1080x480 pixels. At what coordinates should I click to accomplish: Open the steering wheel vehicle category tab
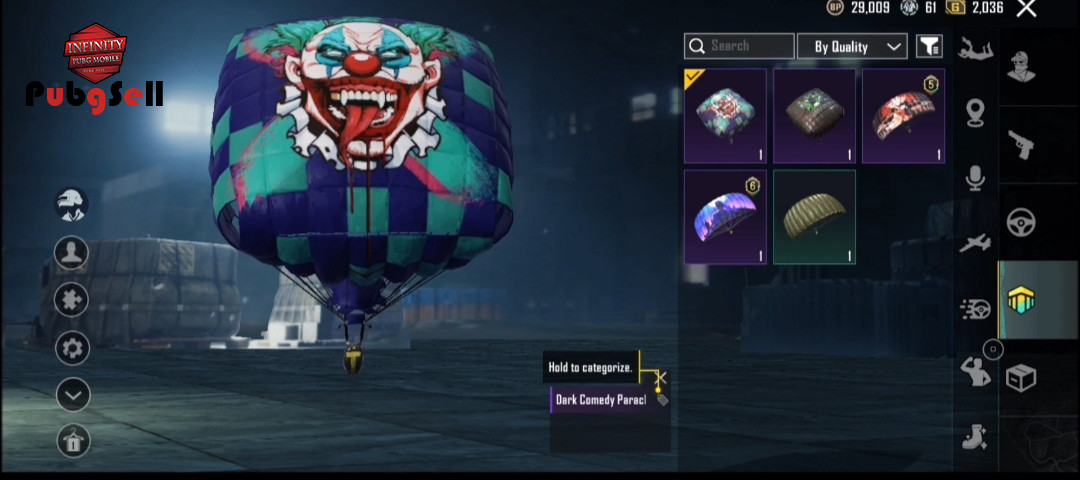coord(1020,222)
